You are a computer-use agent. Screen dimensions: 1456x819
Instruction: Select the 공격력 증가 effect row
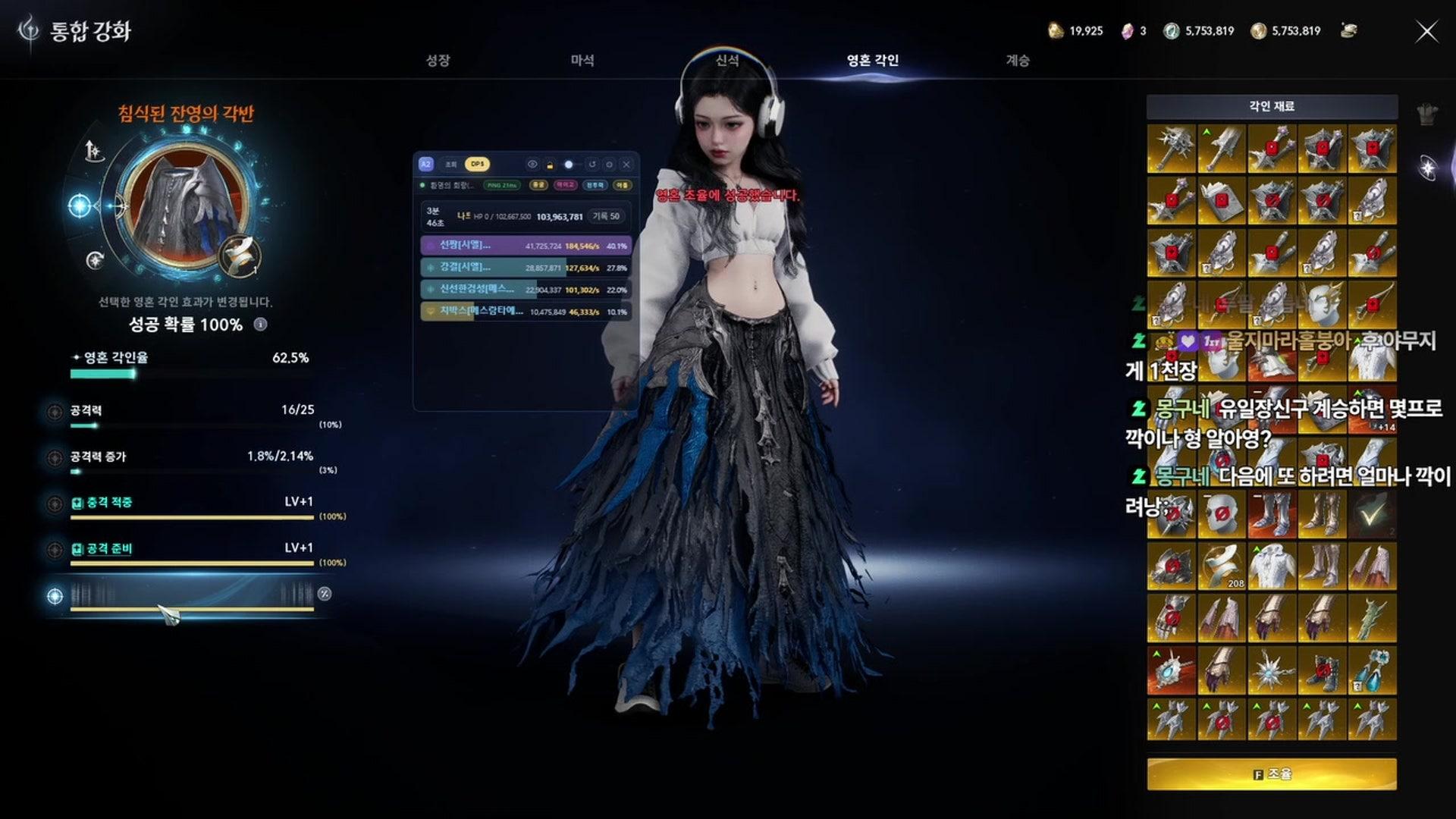click(x=190, y=458)
